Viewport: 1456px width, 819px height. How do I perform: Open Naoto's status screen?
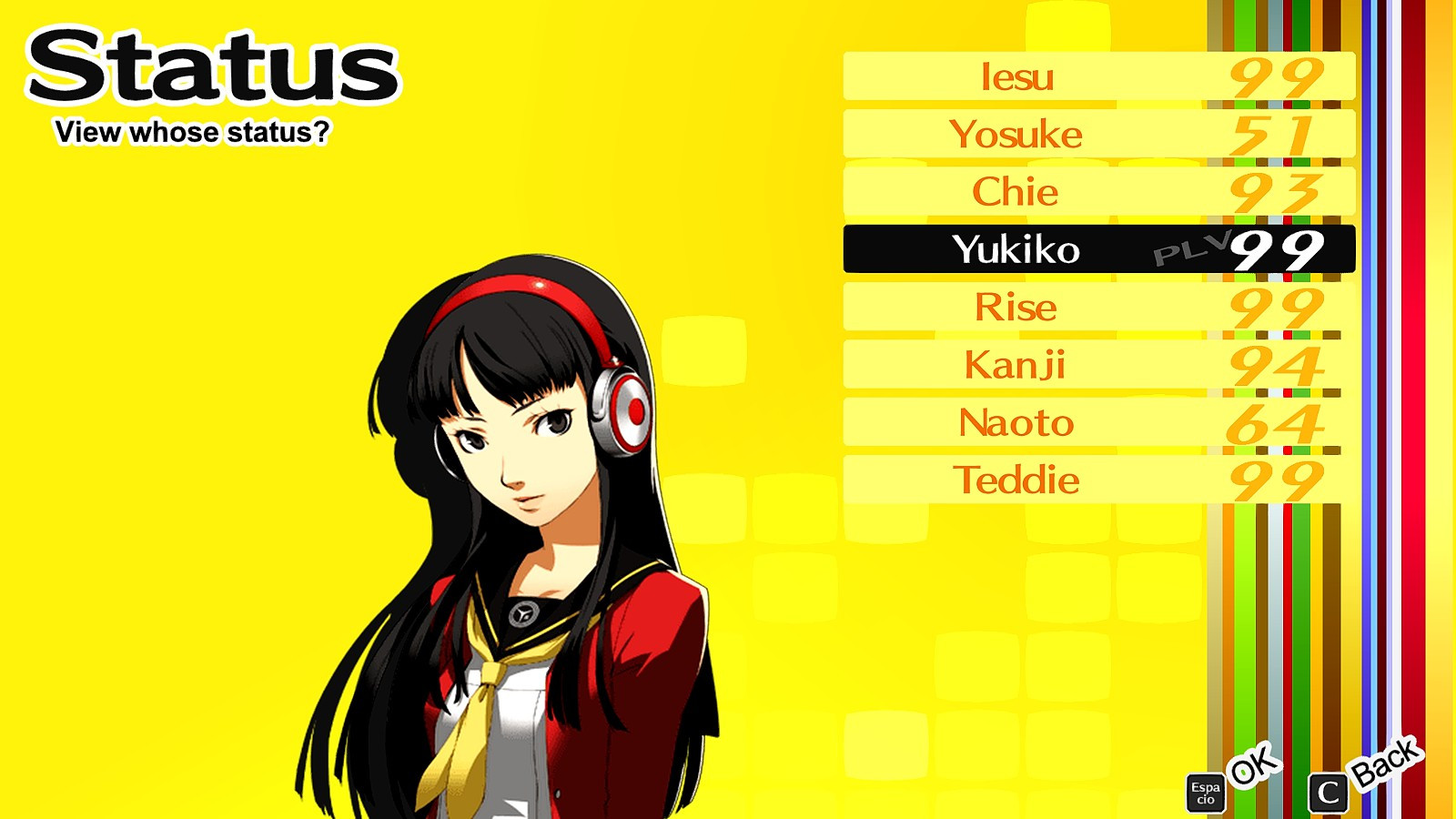point(1019,422)
